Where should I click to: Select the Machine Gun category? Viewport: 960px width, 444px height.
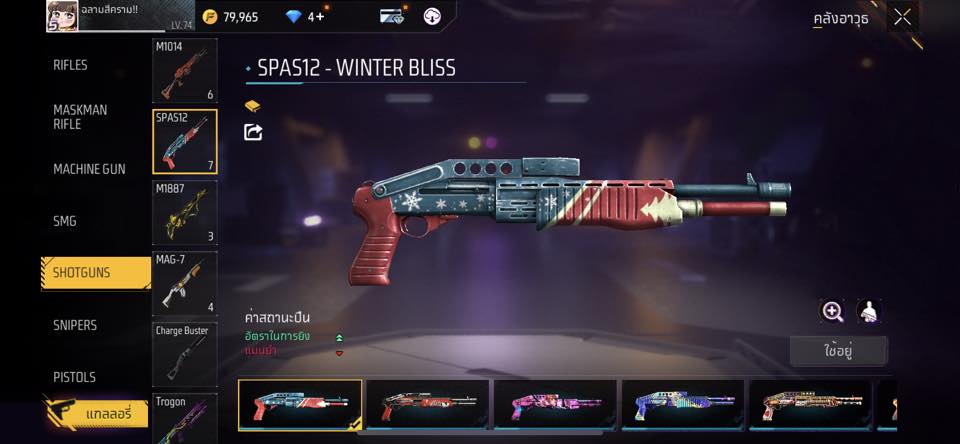point(89,169)
